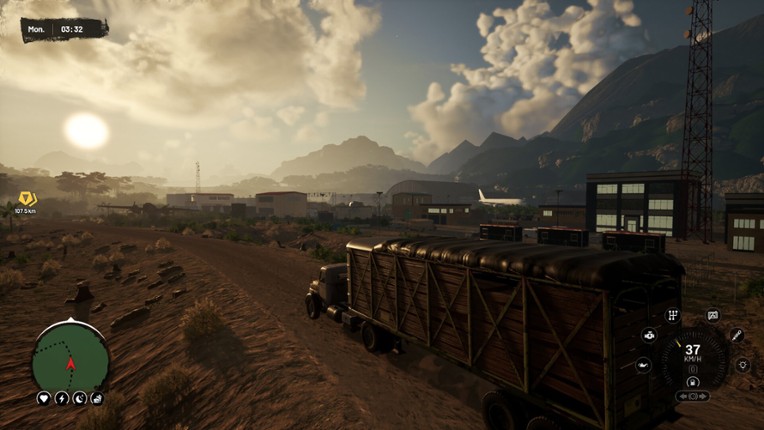The image size is (764, 430).
Task: Click the gear shifter icon
Action: pos(672,315)
